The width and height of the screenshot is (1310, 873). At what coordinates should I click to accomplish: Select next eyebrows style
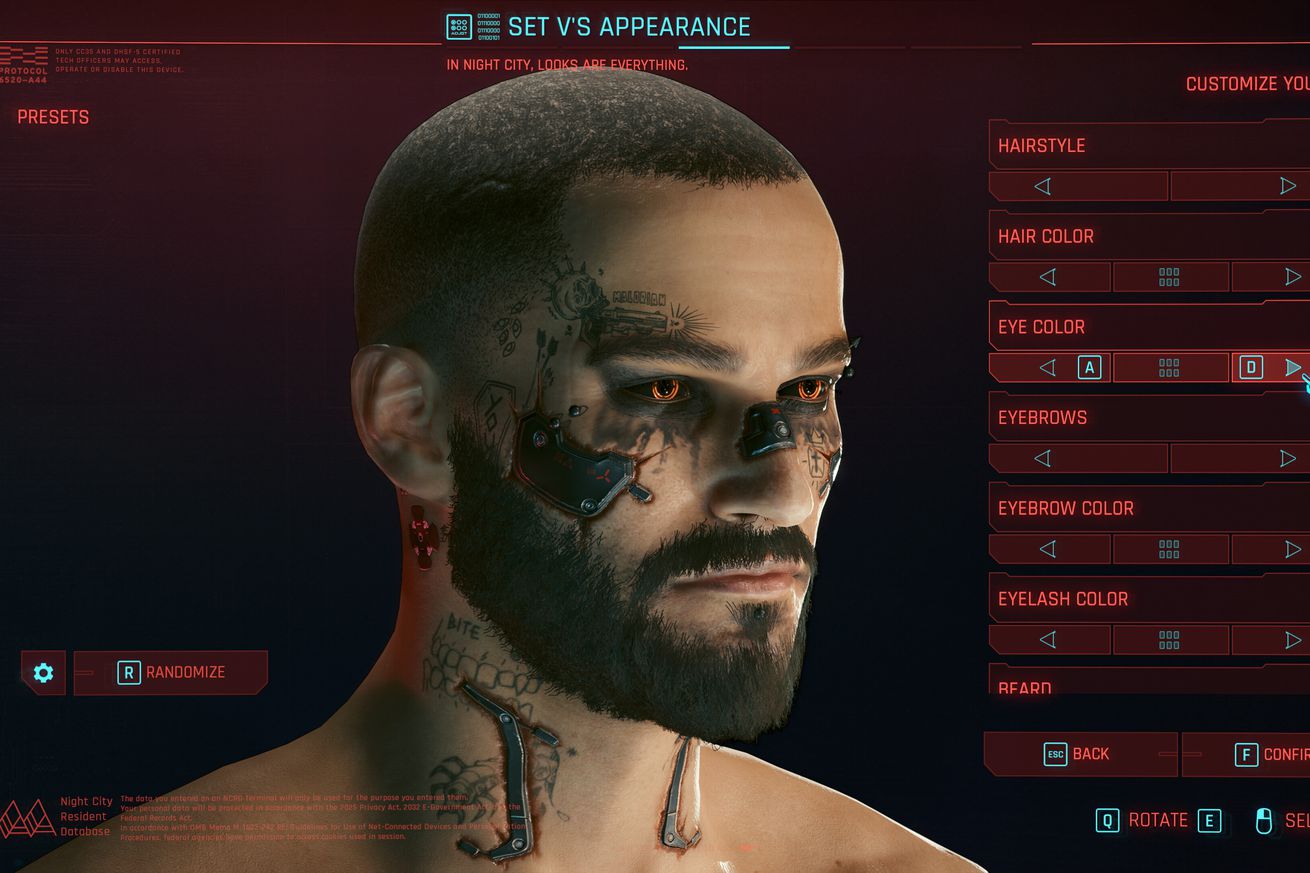1287,458
